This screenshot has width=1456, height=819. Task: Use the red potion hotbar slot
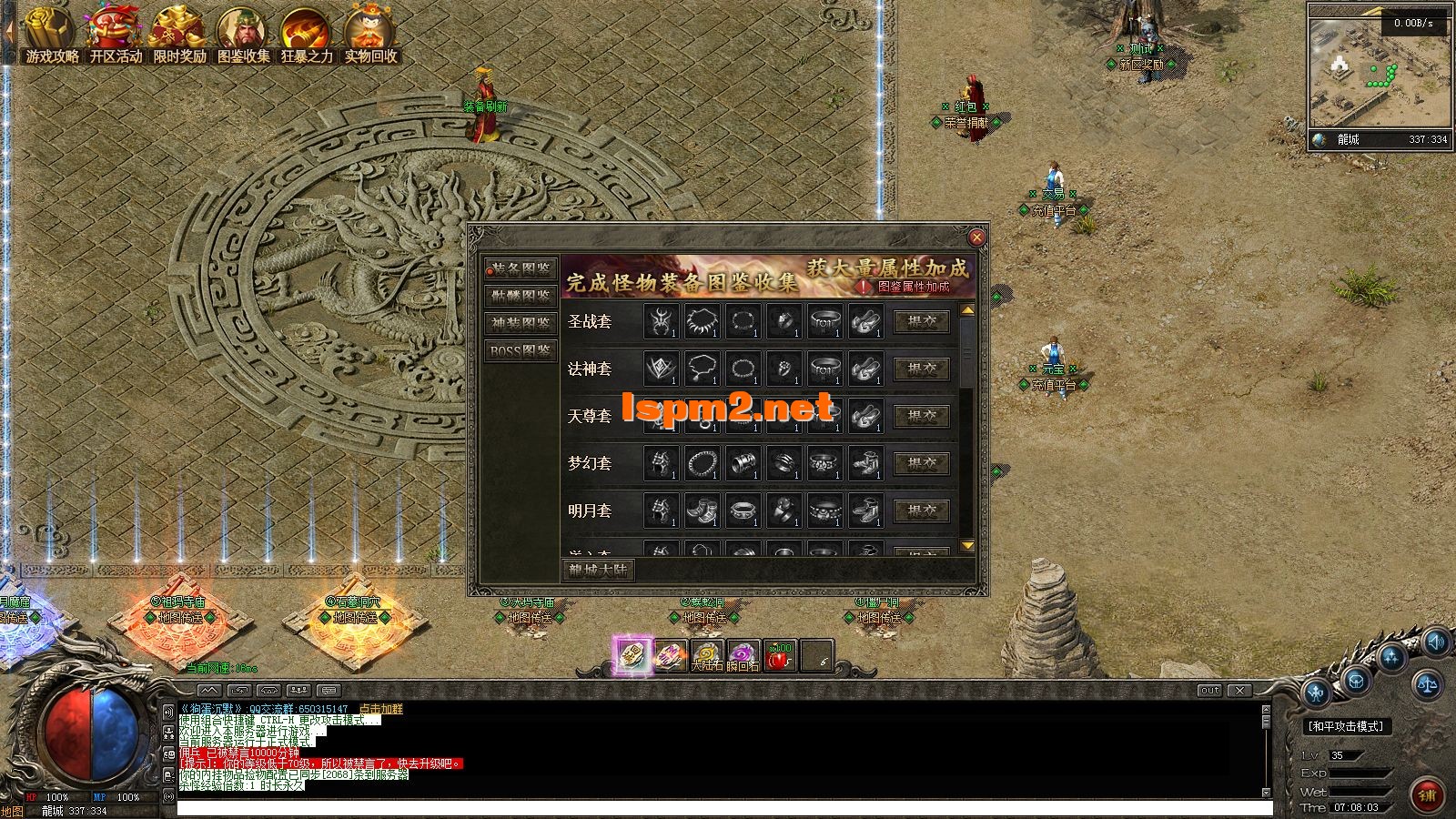pos(780,655)
